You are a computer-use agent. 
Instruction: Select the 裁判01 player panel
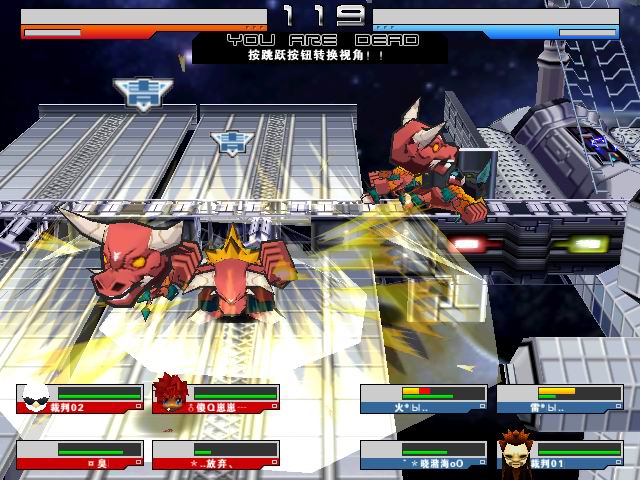coord(560,455)
